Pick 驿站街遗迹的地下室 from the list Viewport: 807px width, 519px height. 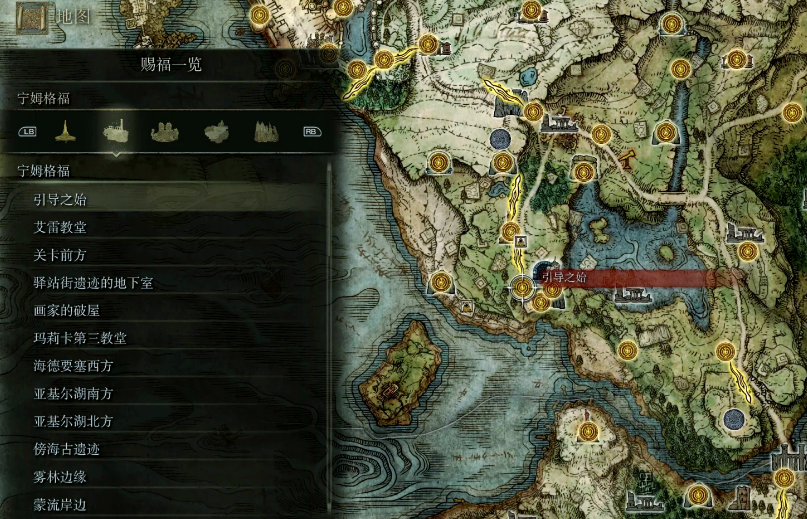click(92, 283)
